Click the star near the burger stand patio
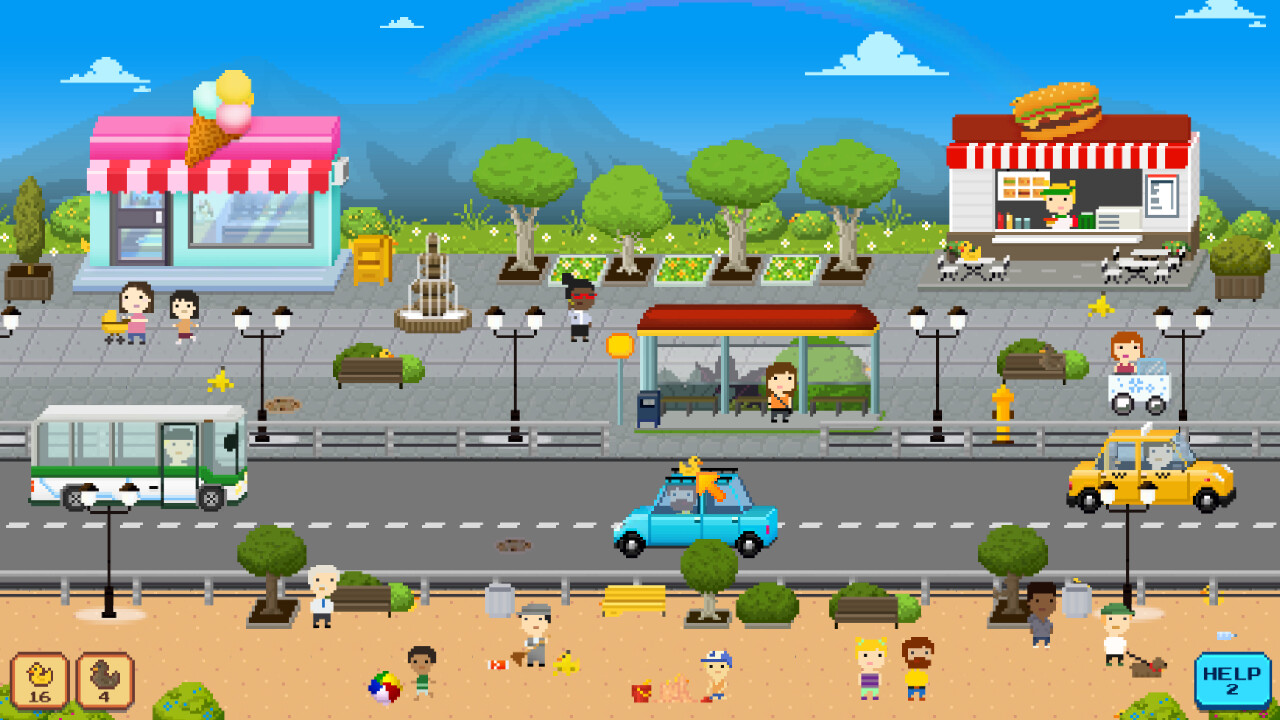The height and width of the screenshot is (720, 1280). [x=1102, y=307]
